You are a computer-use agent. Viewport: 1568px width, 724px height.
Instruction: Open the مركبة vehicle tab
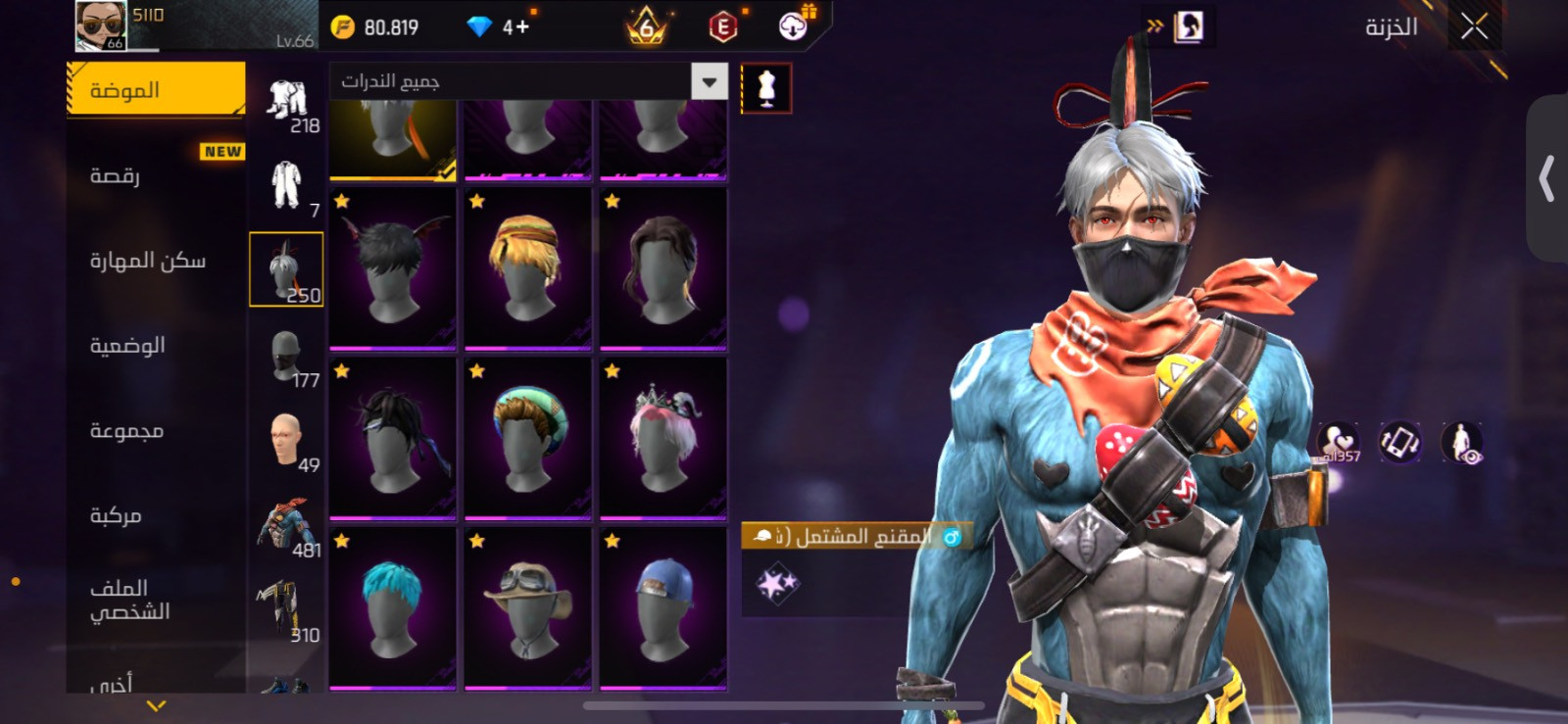pos(155,516)
